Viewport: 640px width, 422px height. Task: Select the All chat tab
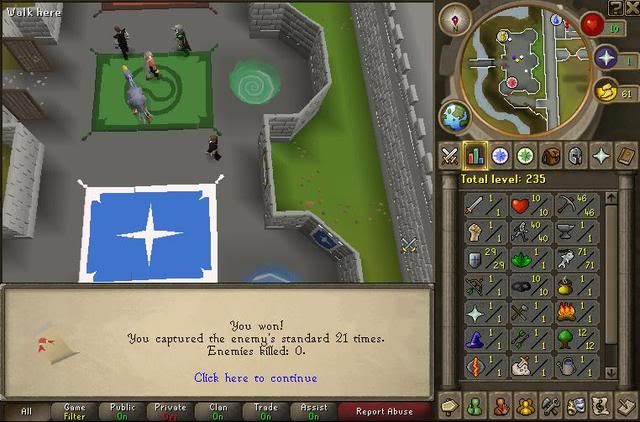[26, 410]
